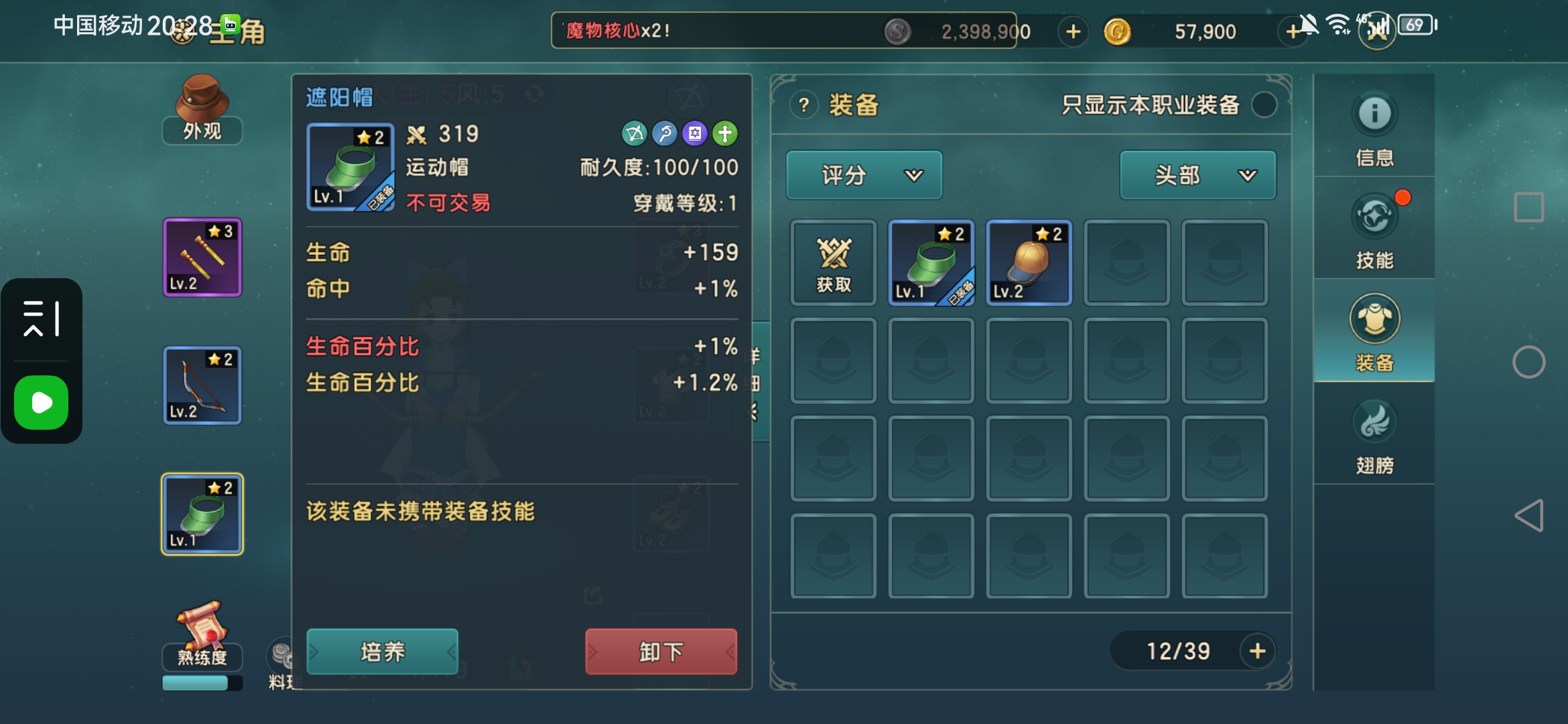Screen dimensions: 1568x724
Task: Tap the purple book class icon
Action: tap(695, 134)
